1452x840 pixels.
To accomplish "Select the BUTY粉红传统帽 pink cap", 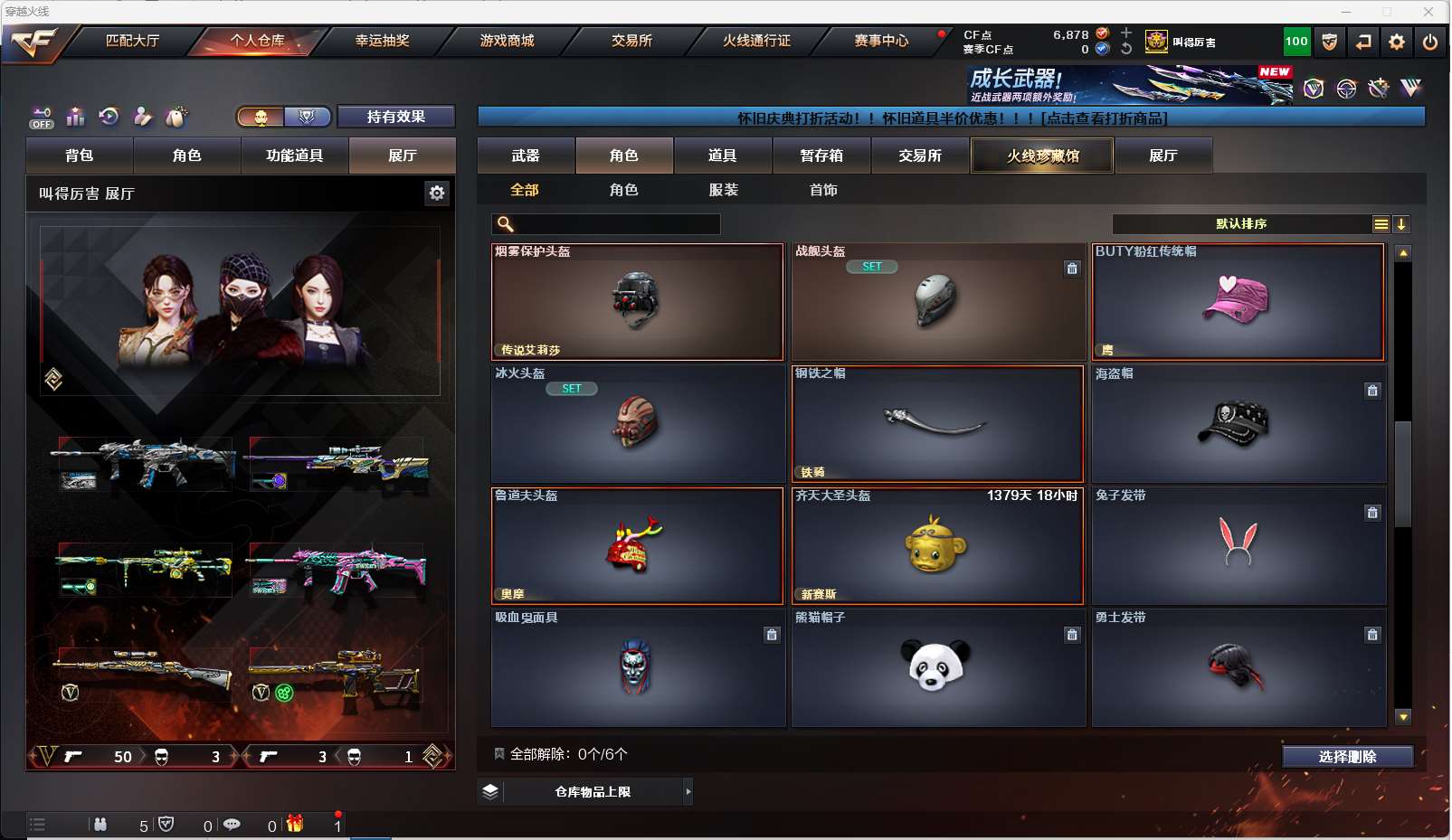I will (x=1238, y=302).
